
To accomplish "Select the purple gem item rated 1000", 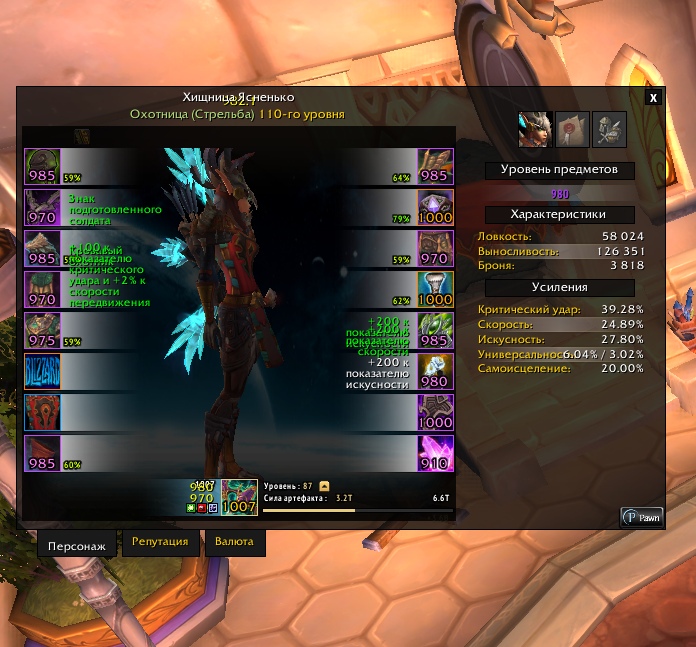I will [436, 207].
